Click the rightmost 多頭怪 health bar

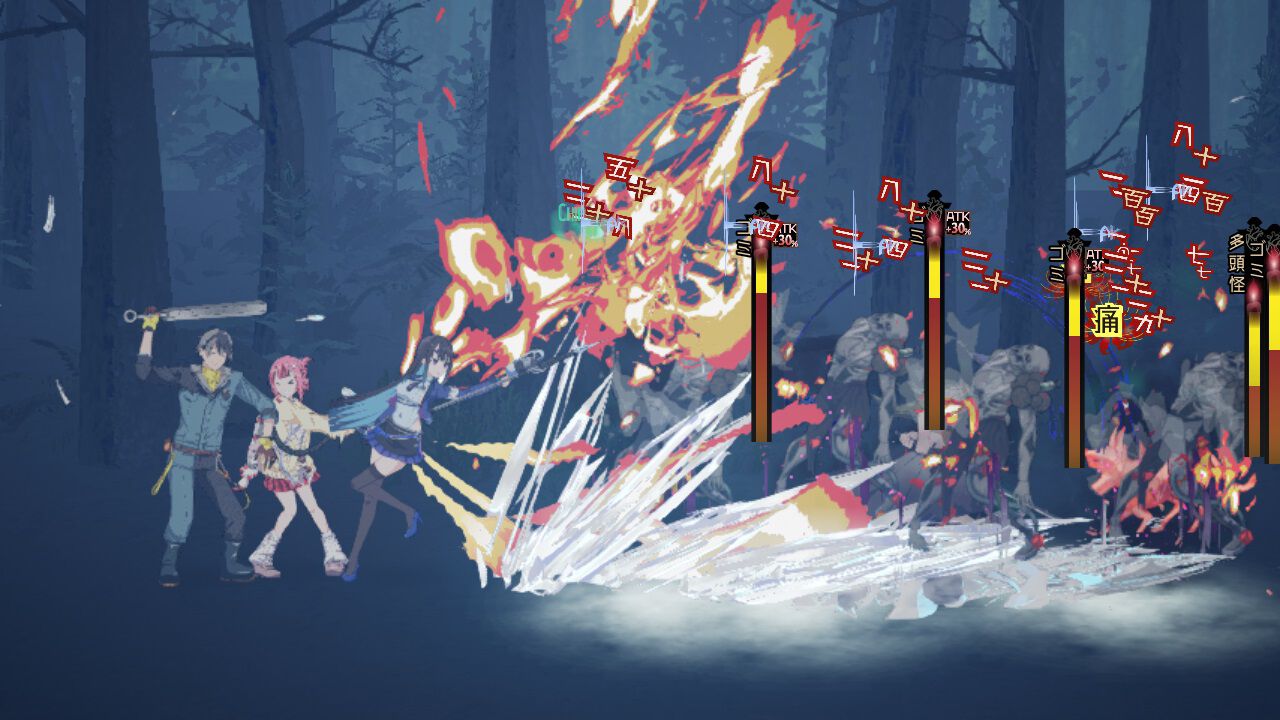click(1252, 380)
